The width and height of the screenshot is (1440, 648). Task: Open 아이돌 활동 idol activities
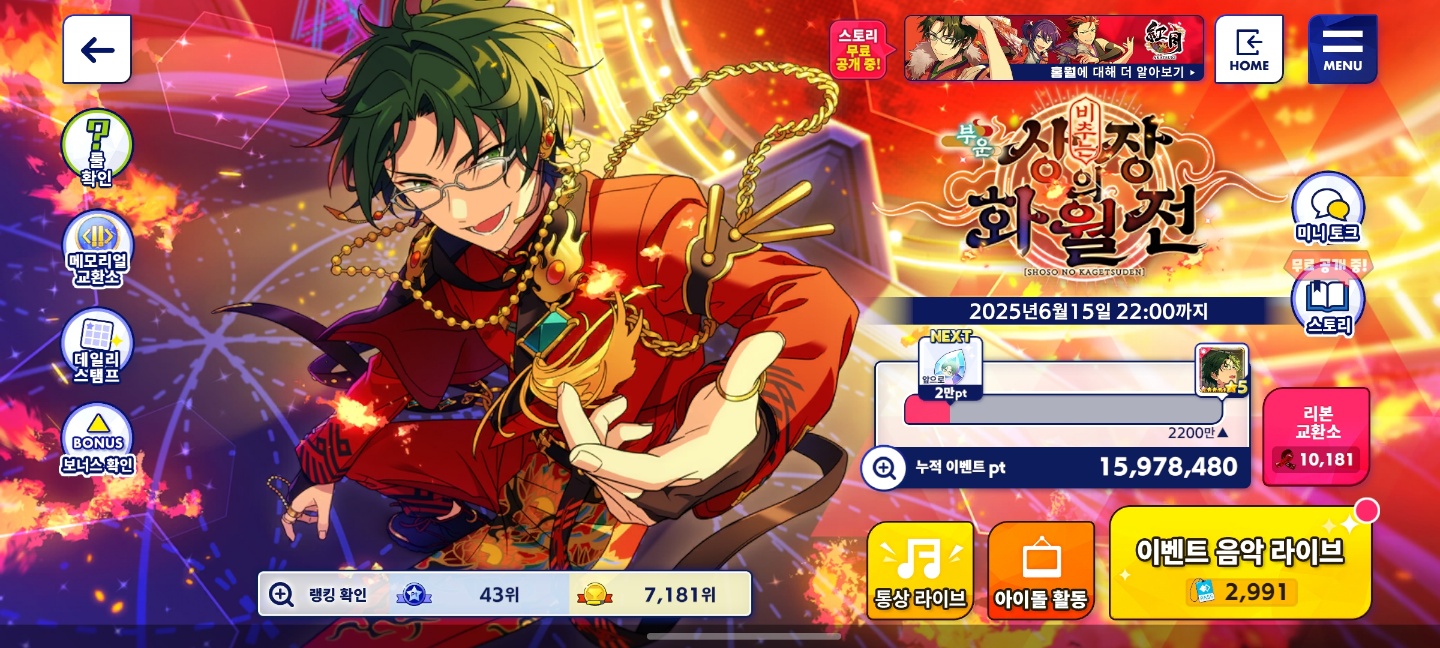[1041, 570]
